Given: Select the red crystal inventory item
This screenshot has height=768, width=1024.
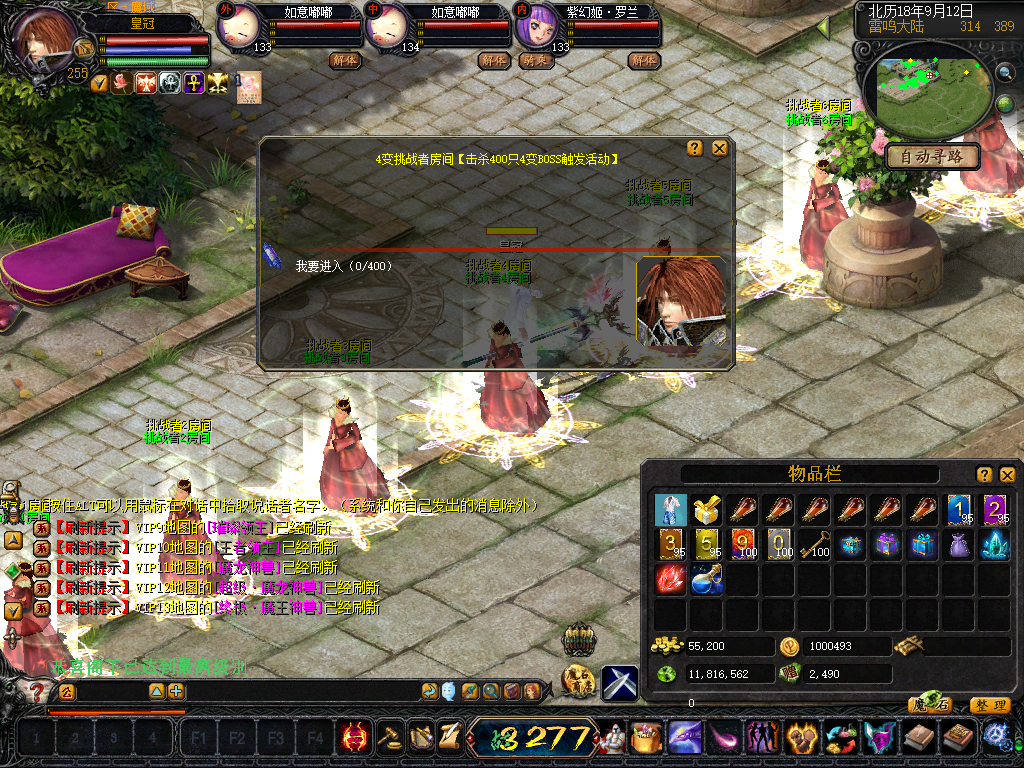Looking at the screenshot, I should [x=671, y=580].
